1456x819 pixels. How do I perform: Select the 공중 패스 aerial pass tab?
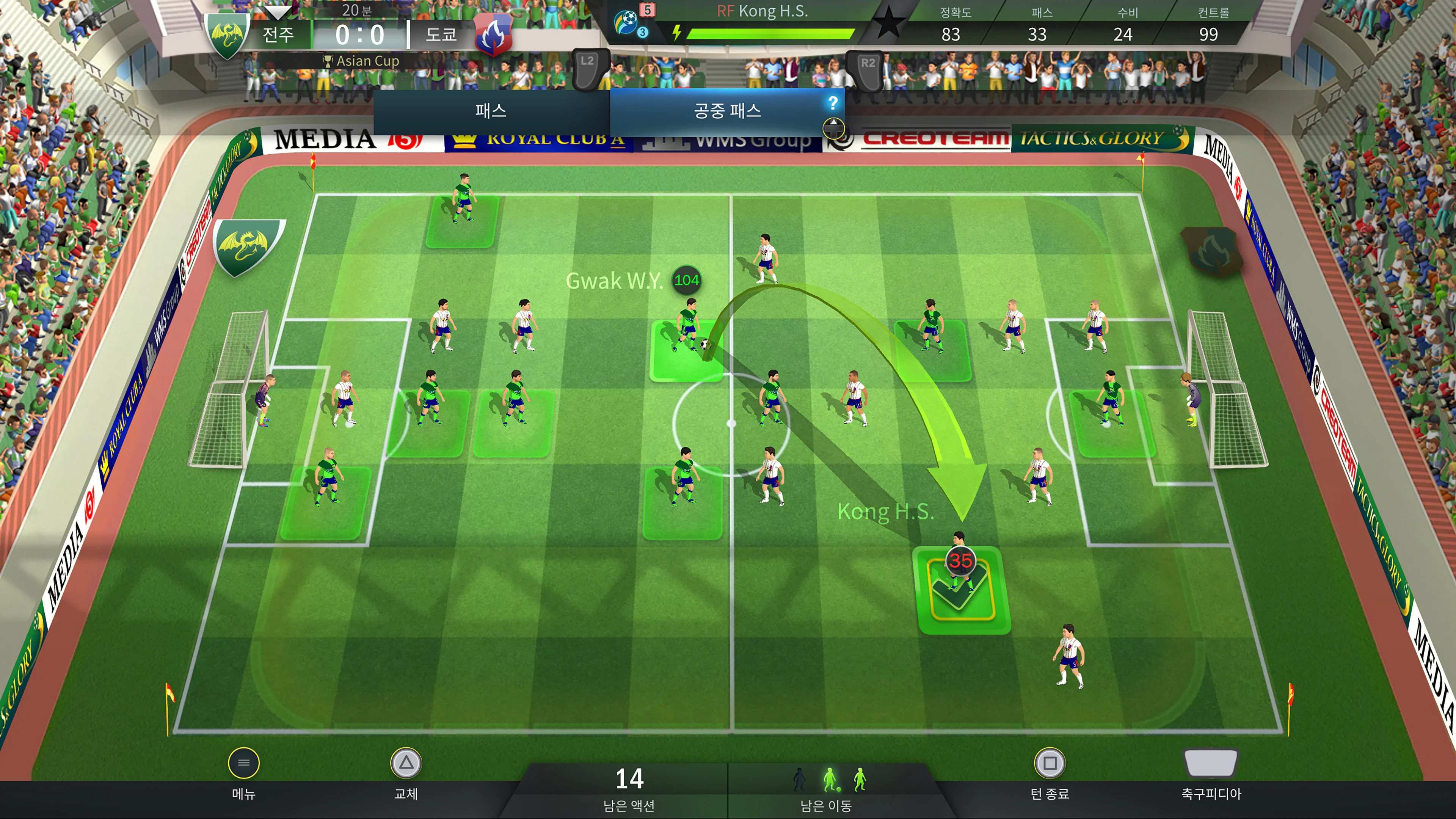[x=727, y=111]
